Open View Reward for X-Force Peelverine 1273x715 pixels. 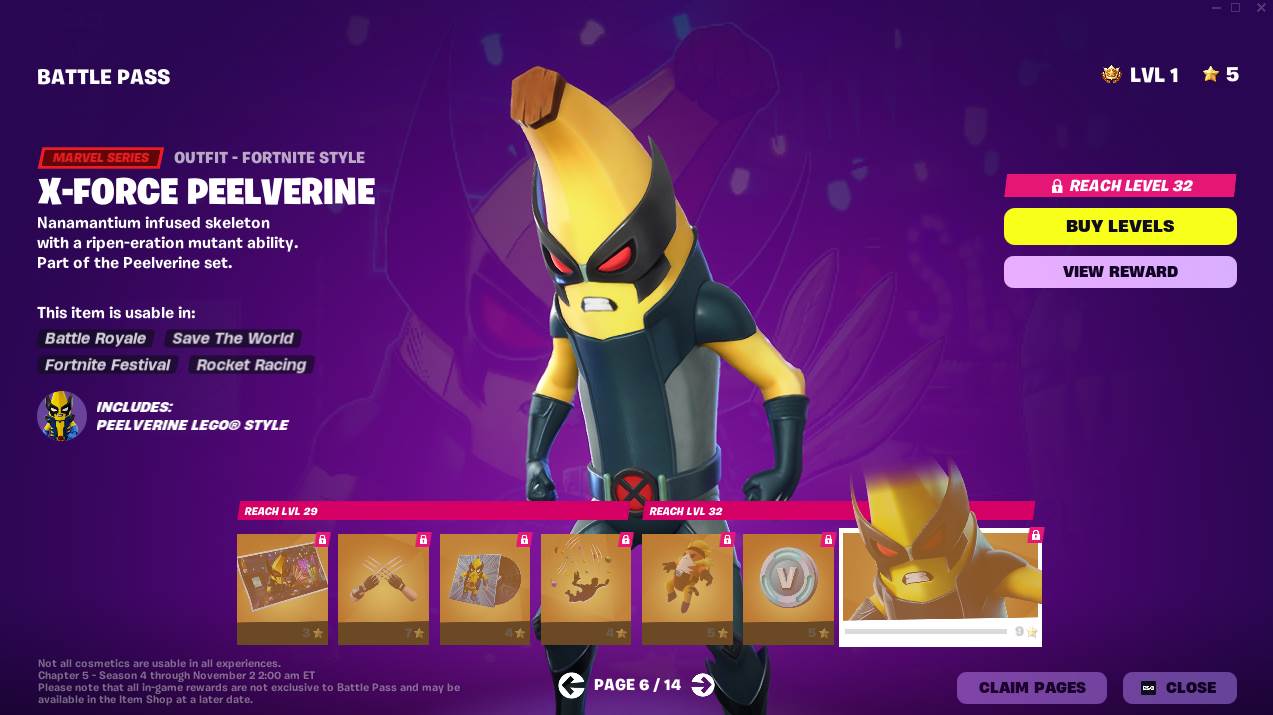point(1120,271)
